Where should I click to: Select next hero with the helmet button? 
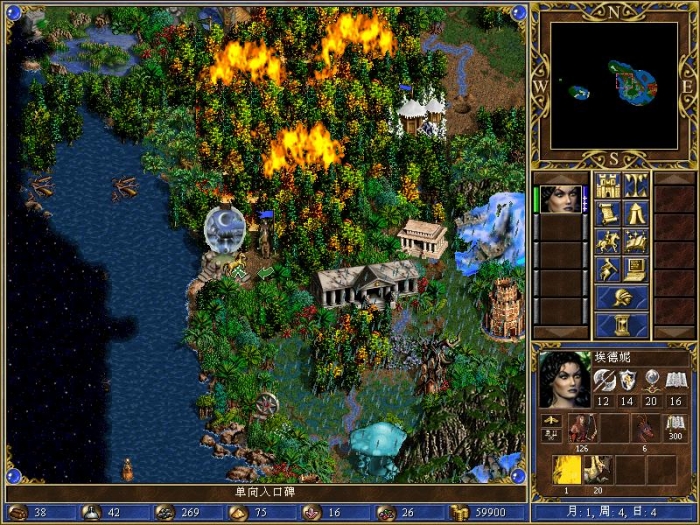coord(622,297)
